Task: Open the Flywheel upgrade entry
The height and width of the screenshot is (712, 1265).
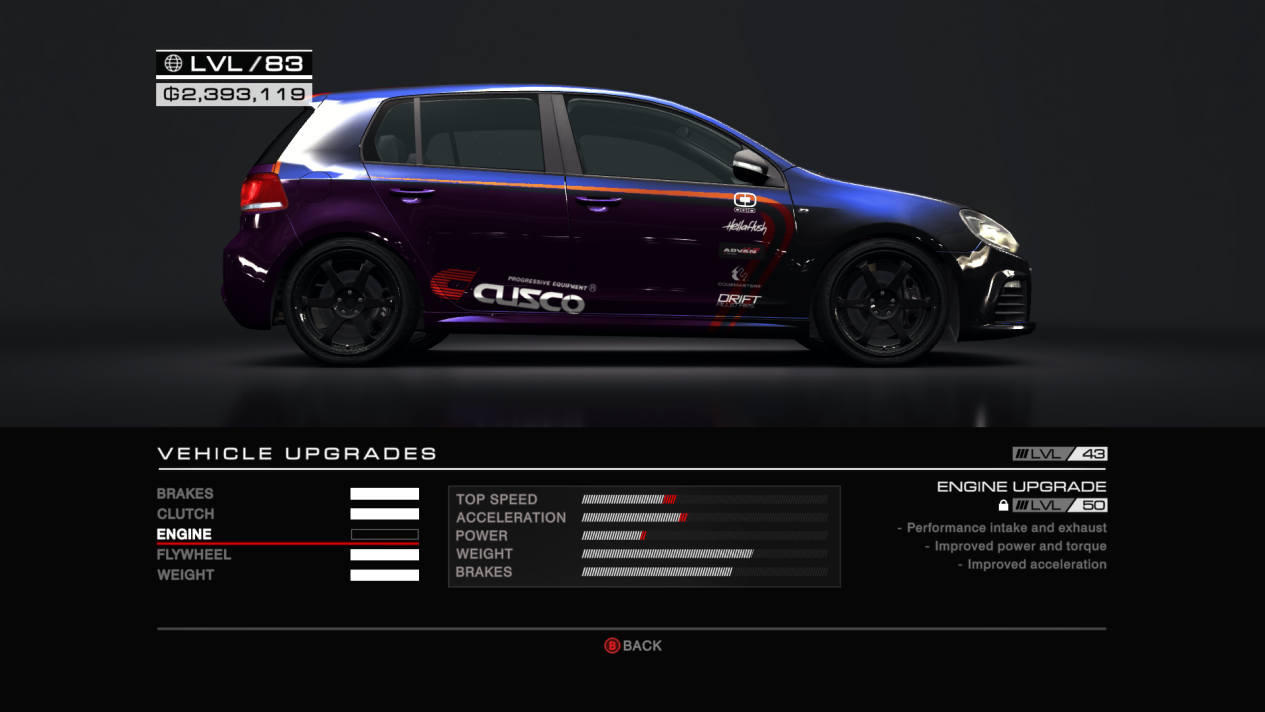Action: tap(194, 555)
